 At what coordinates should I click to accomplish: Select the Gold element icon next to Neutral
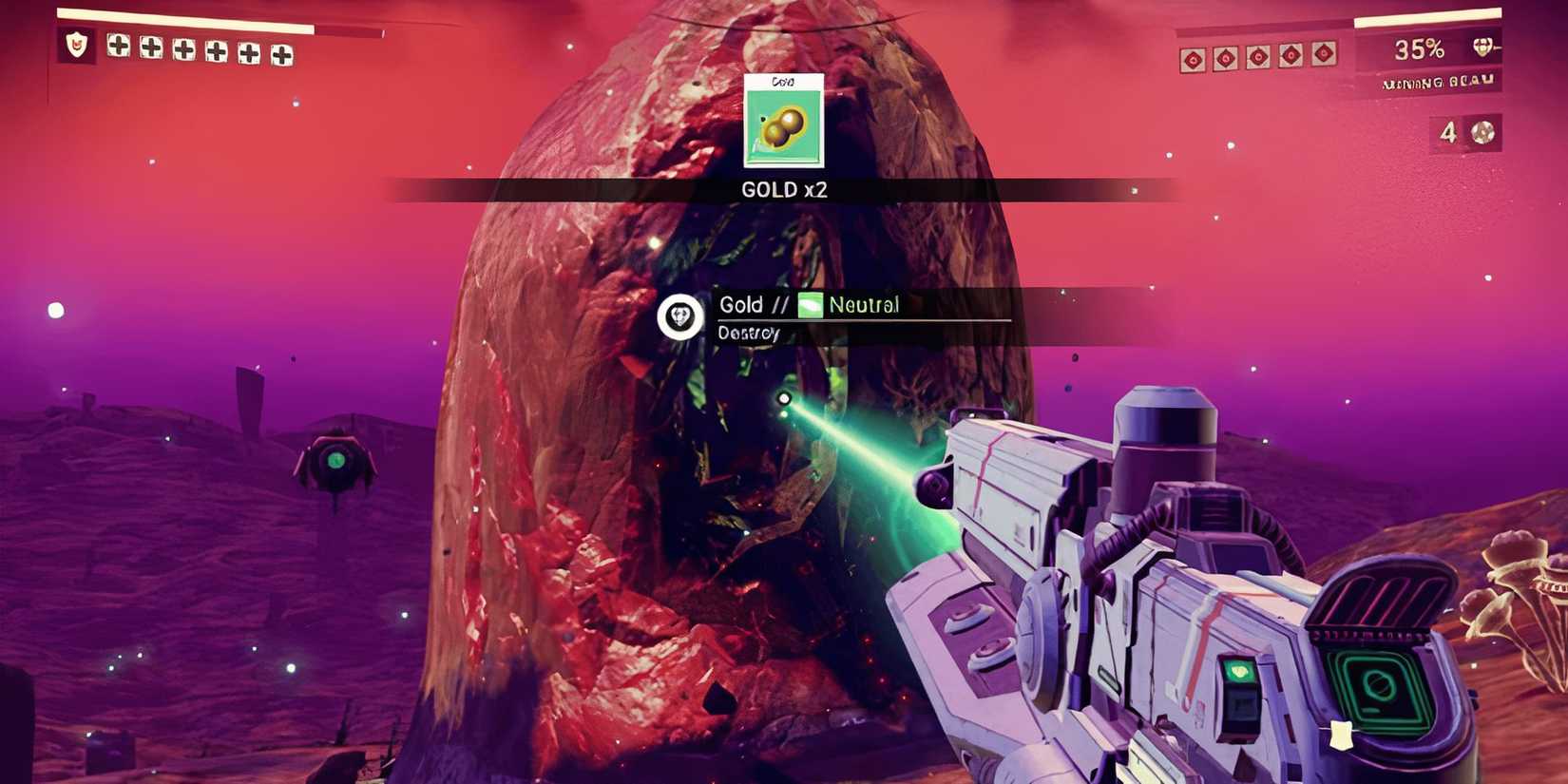(810, 305)
